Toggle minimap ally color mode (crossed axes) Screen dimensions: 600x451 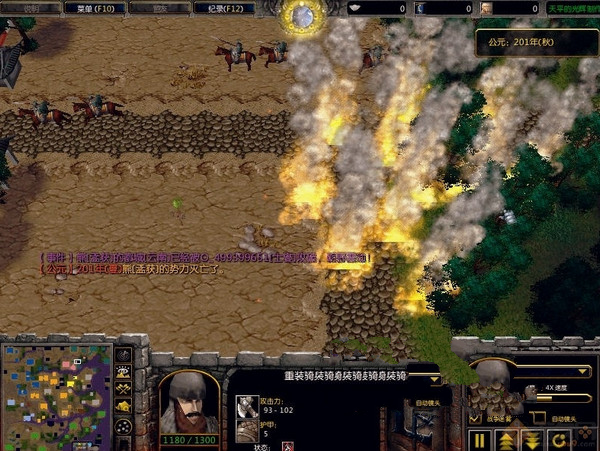click(x=124, y=388)
